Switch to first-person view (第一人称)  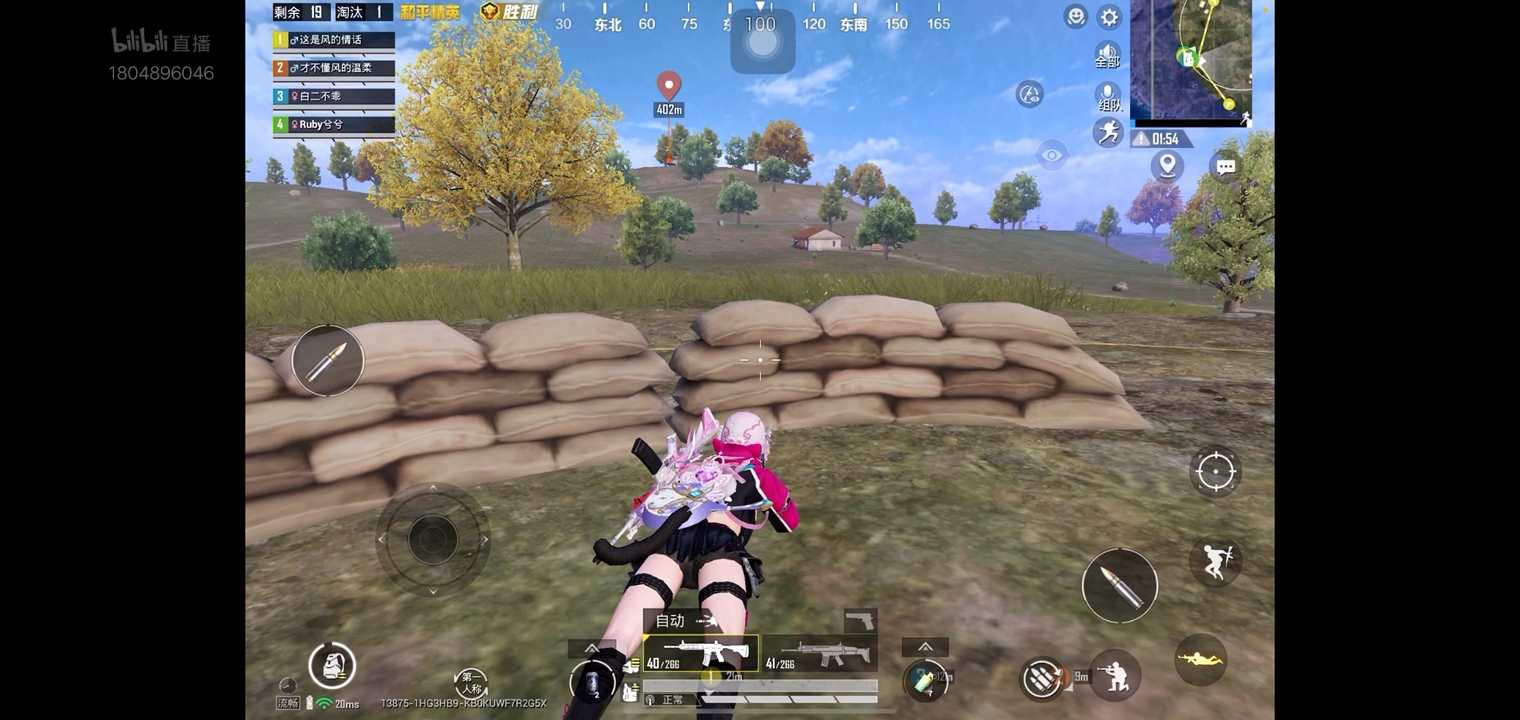[471, 684]
